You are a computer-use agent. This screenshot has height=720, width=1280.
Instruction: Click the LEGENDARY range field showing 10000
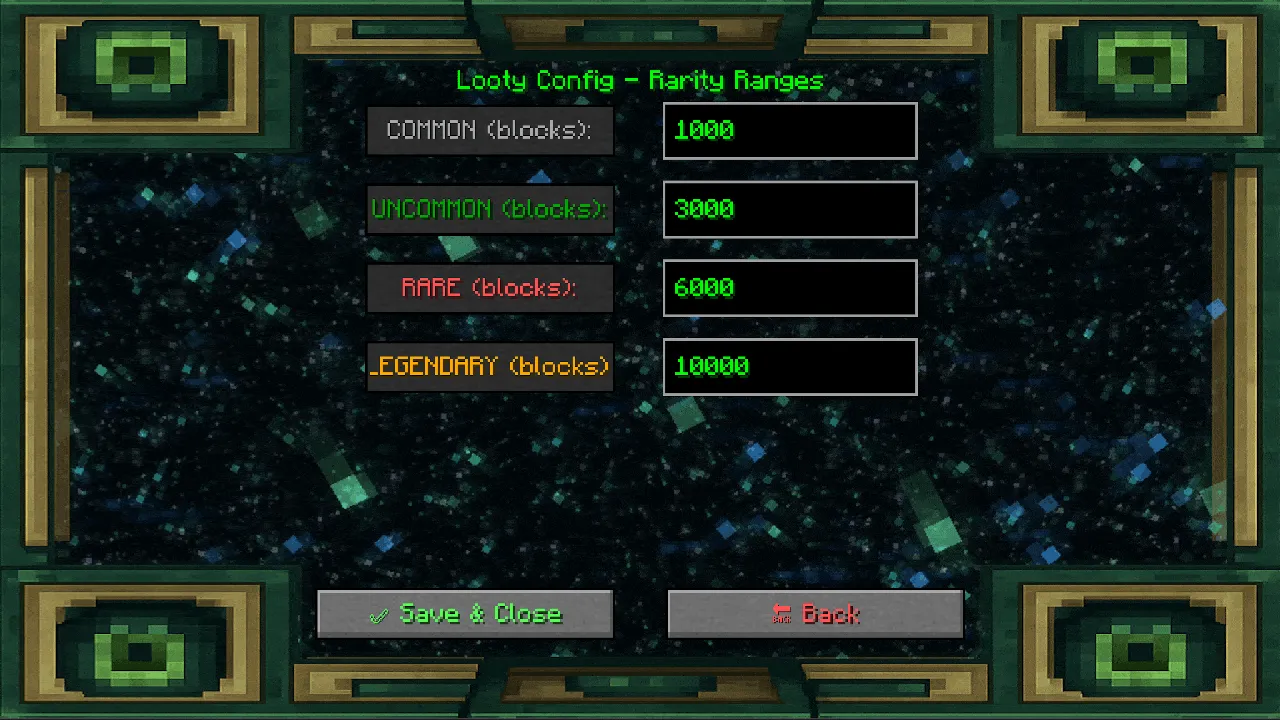click(789, 366)
